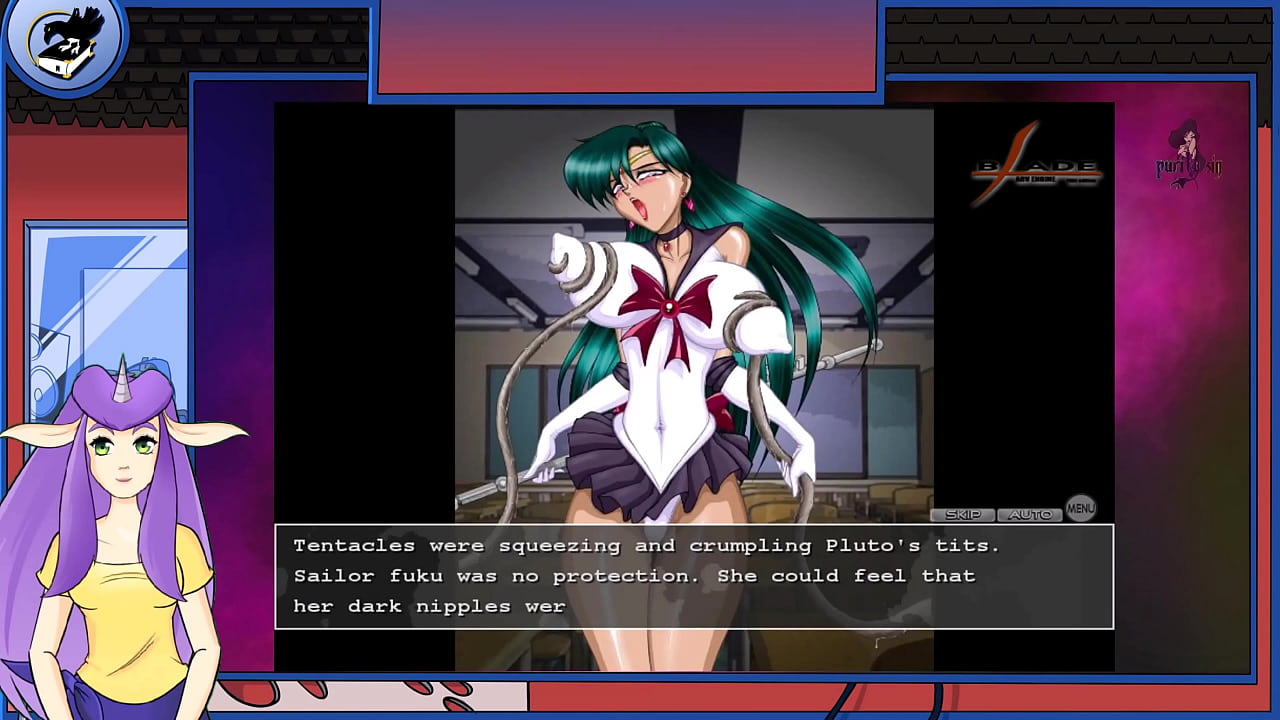Advance the dialogue text box
The image size is (1280, 720).
click(694, 576)
